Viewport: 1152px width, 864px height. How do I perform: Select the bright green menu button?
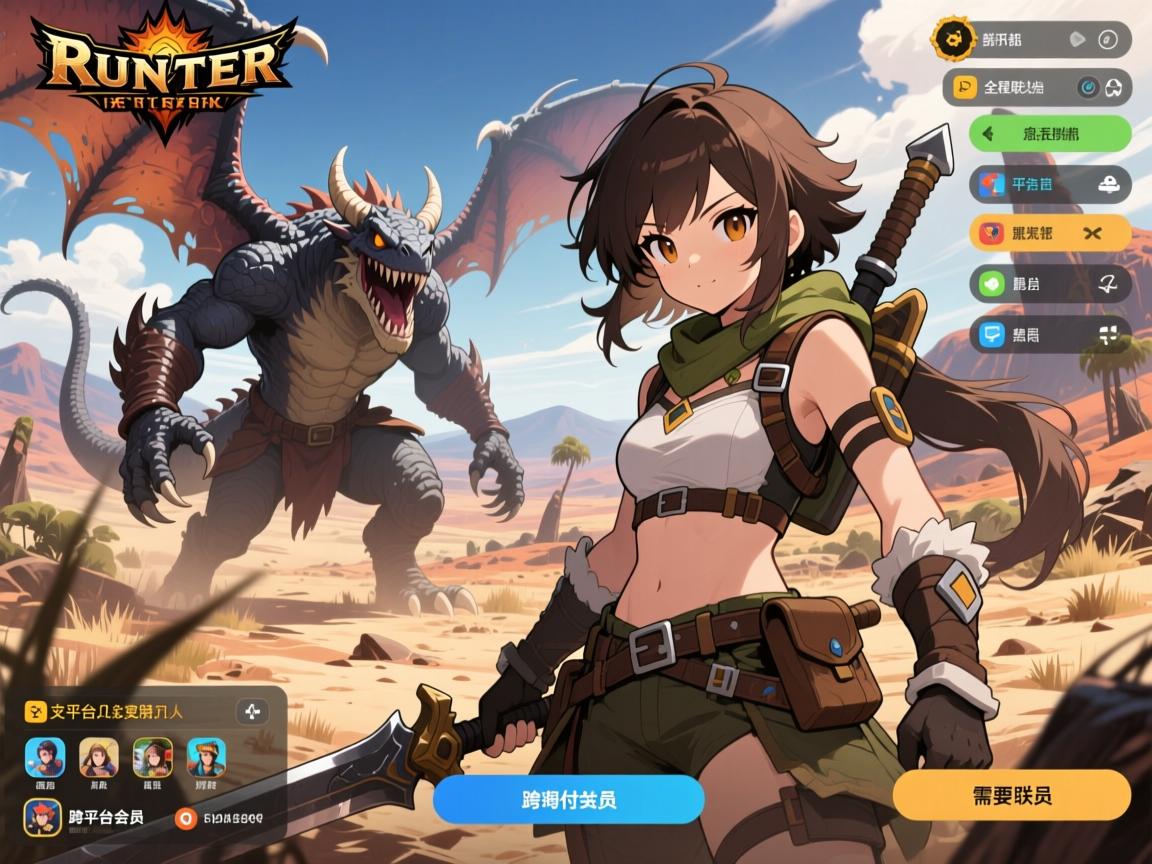click(1050, 133)
